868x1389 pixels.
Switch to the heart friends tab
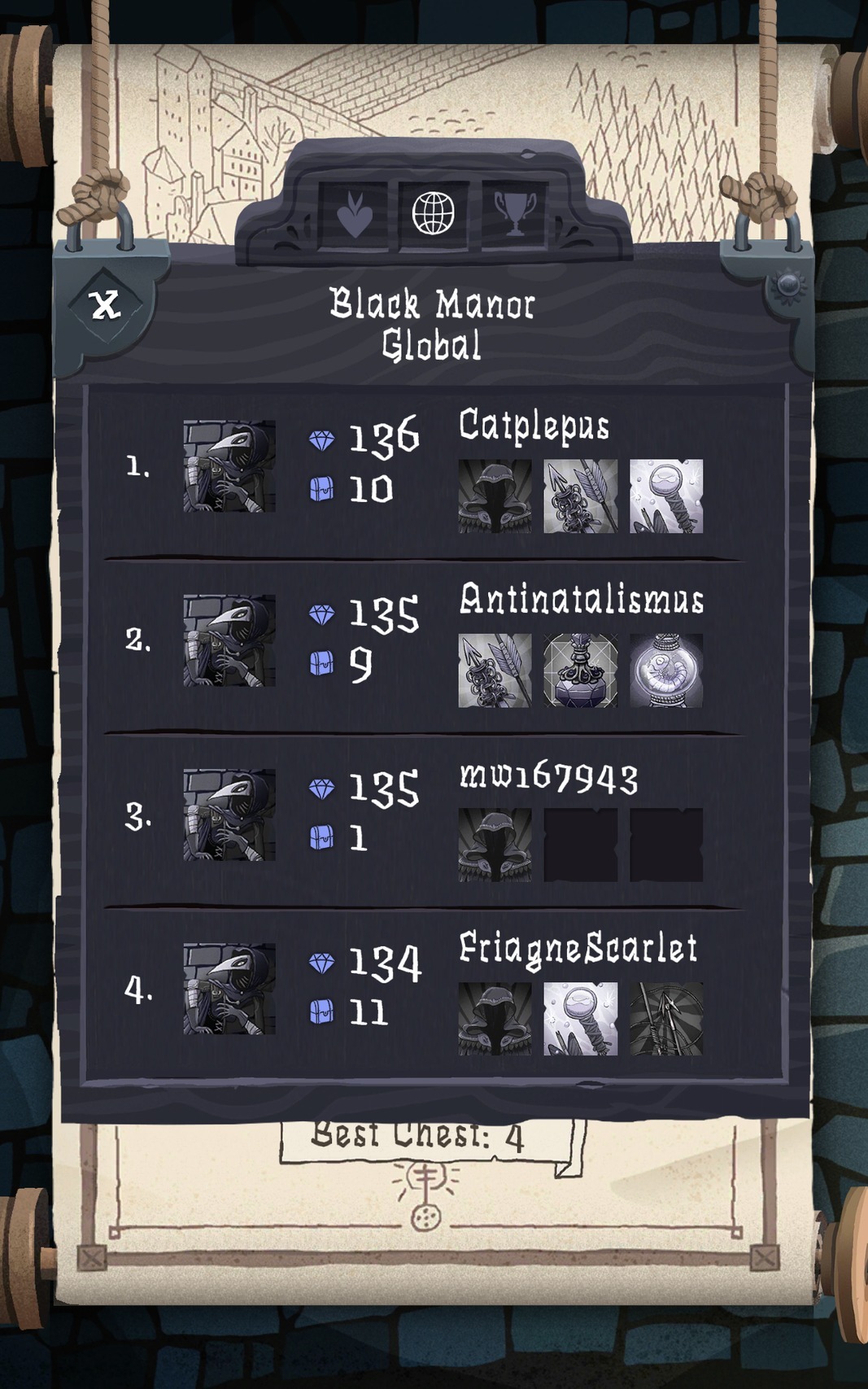[x=355, y=216]
